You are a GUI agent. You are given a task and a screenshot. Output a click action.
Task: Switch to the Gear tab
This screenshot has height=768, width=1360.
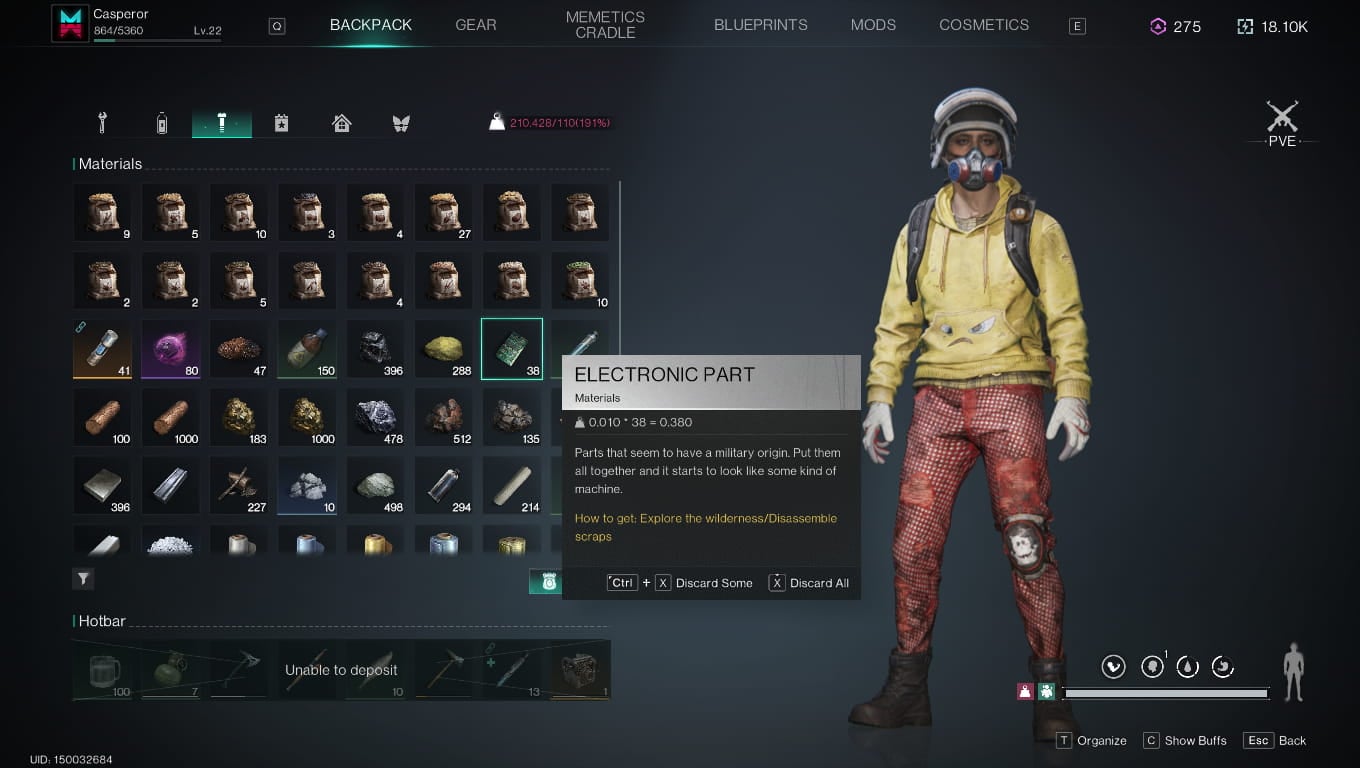coord(475,25)
